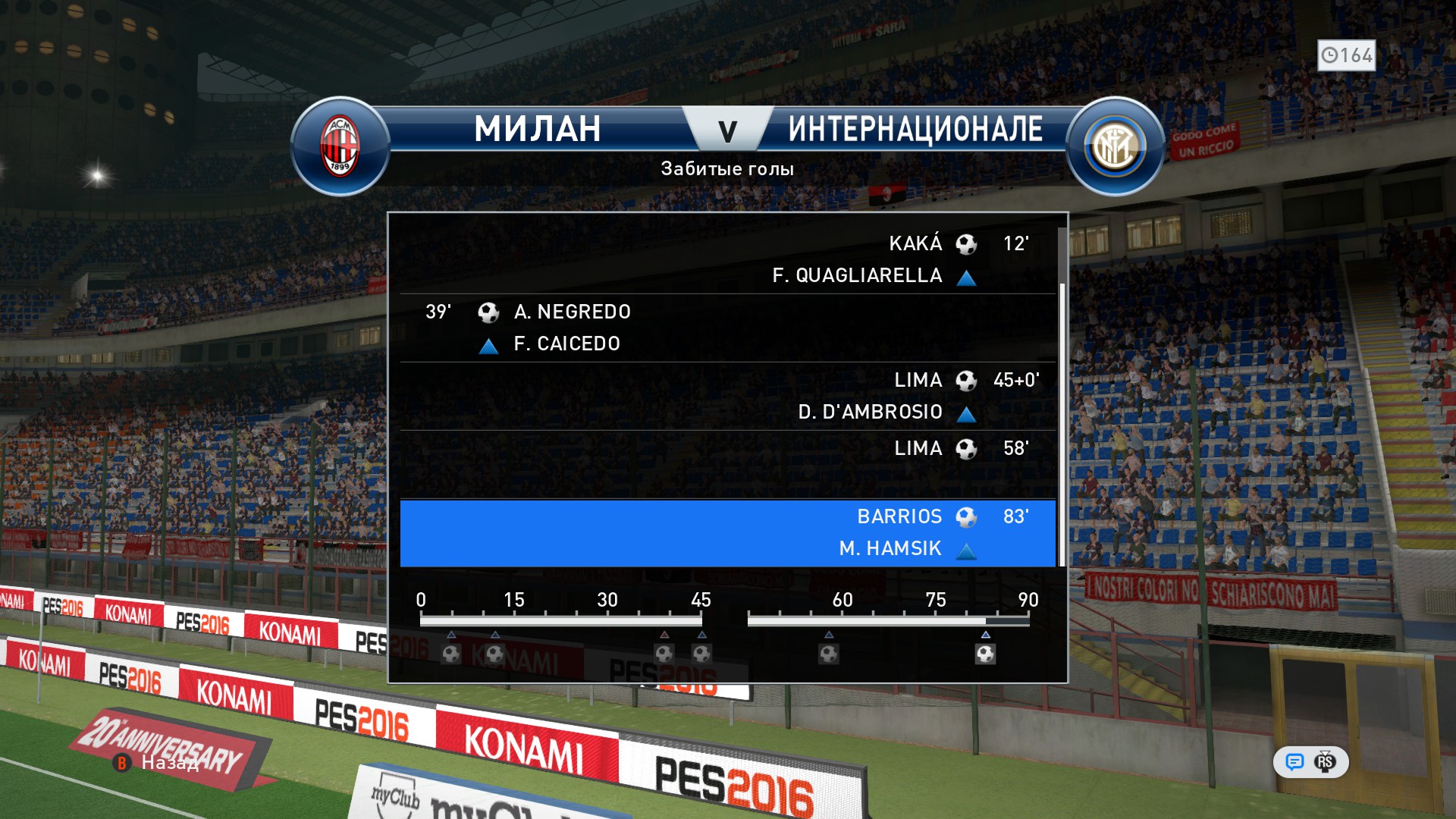The height and width of the screenshot is (819, 1456).
Task: Click the earliest goal marker on the timeline
Action: [451, 654]
